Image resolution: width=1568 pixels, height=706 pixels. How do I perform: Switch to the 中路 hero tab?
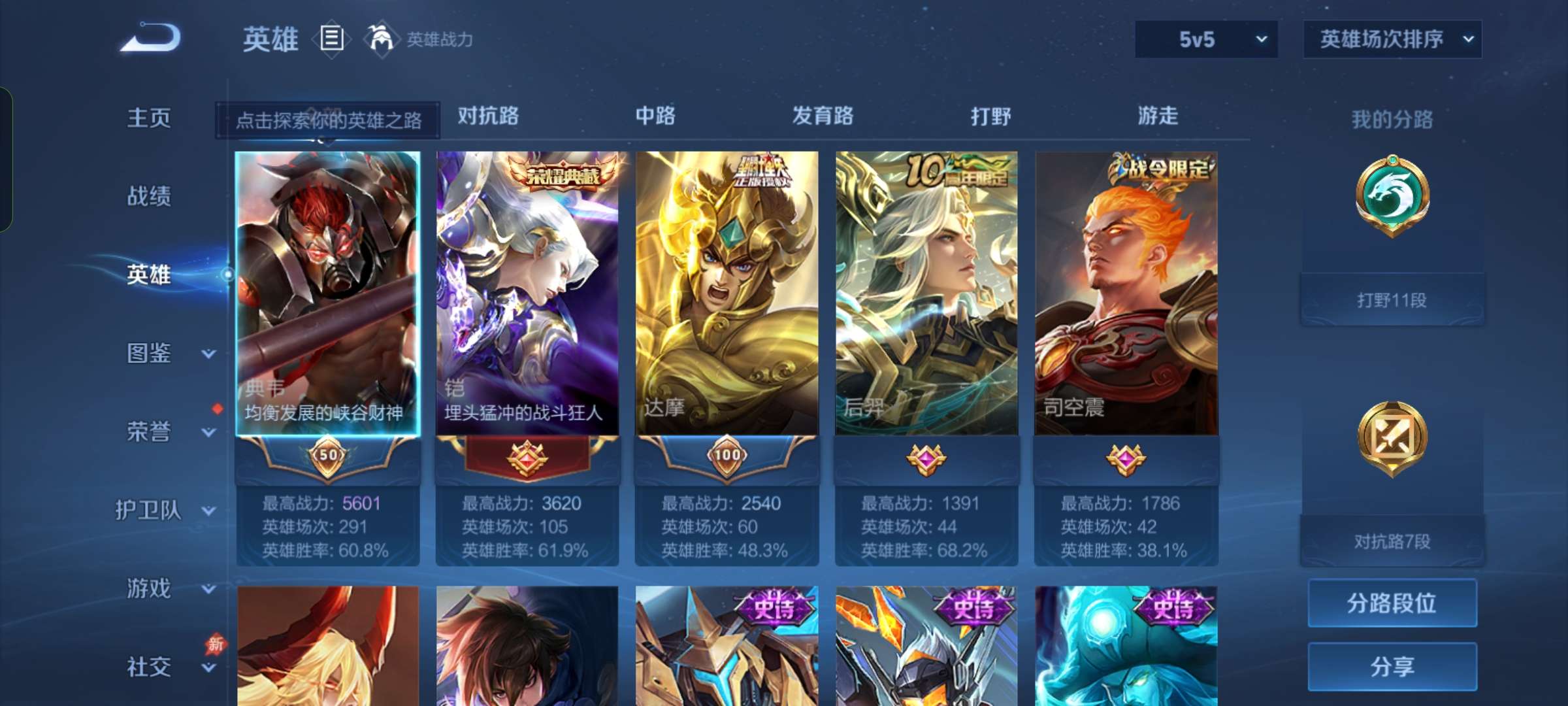coord(655,116)
